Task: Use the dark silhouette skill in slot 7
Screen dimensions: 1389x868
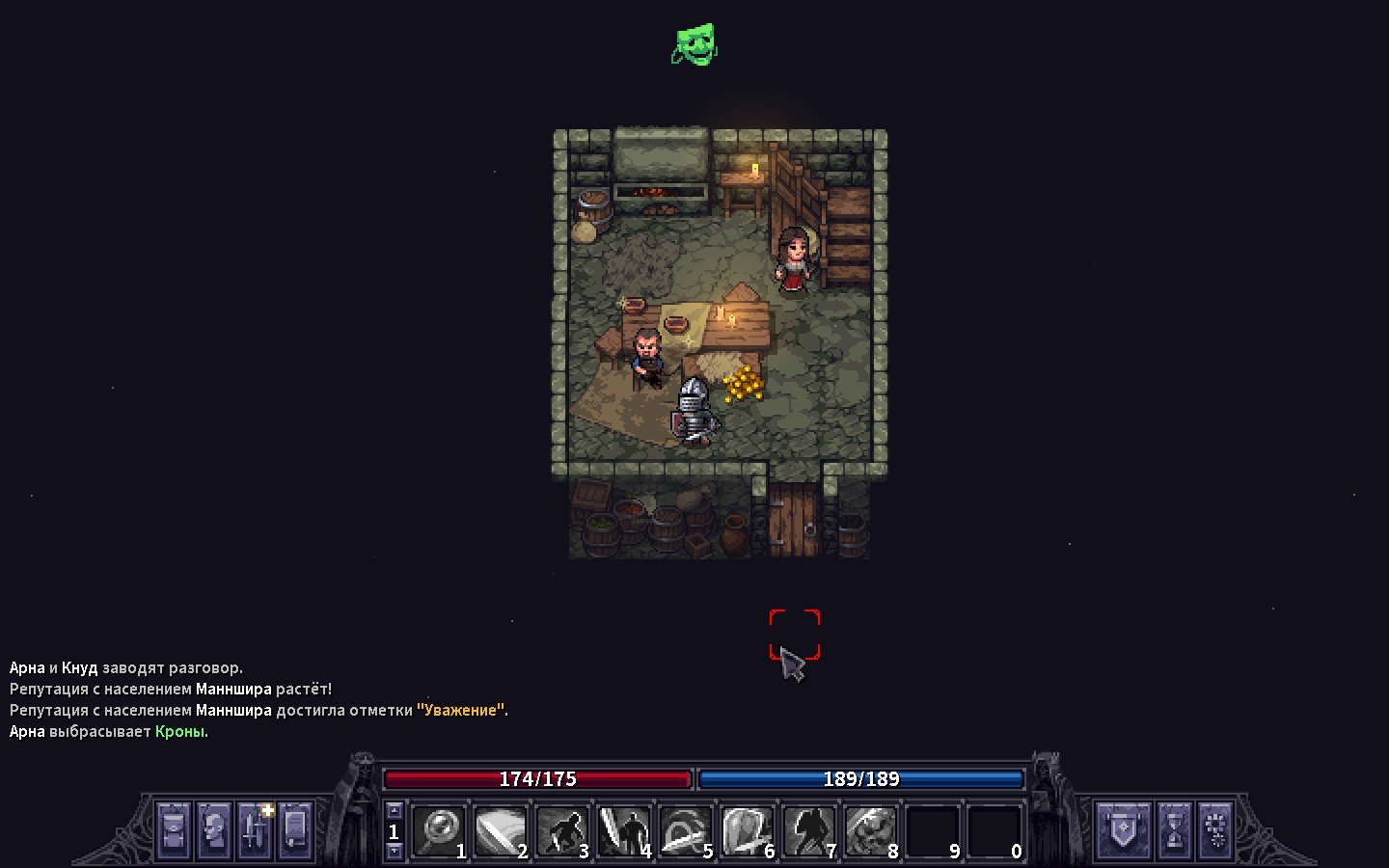Action: click(810, 829)
